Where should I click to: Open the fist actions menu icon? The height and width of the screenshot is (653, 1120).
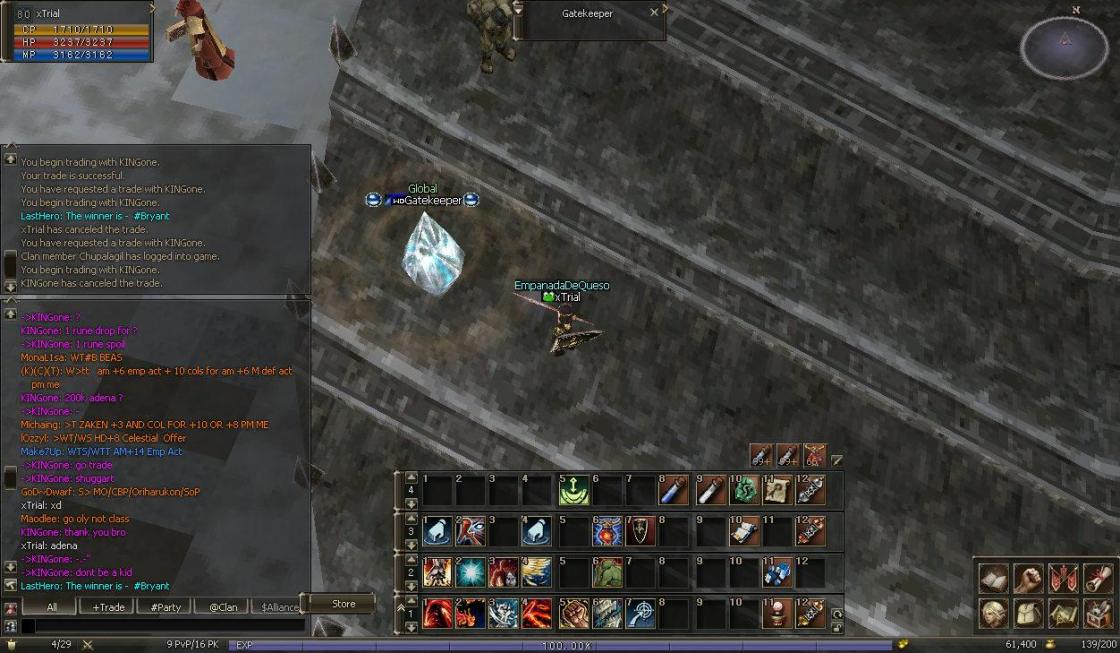[x=1028, y=578]
